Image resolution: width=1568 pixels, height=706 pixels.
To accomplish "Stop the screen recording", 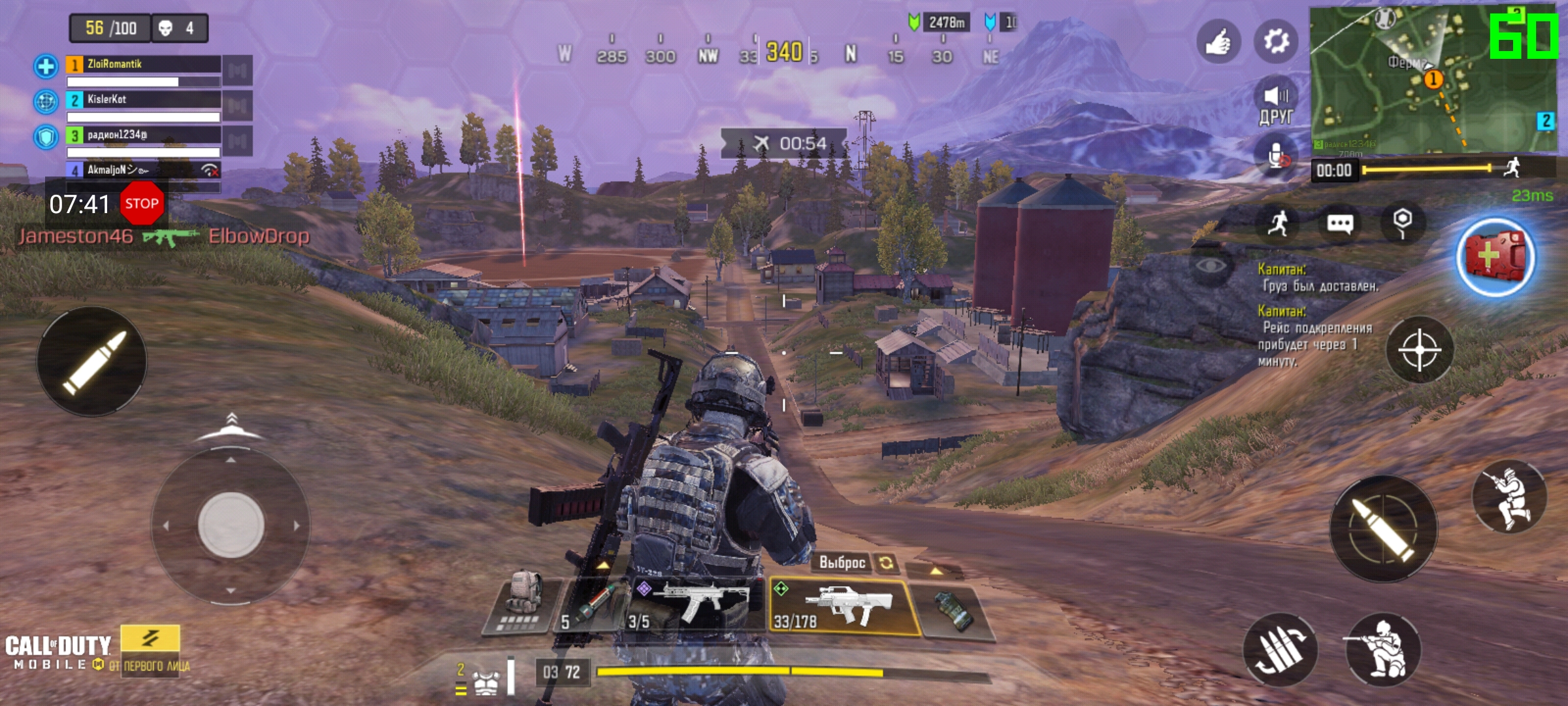I will [142, 203].
